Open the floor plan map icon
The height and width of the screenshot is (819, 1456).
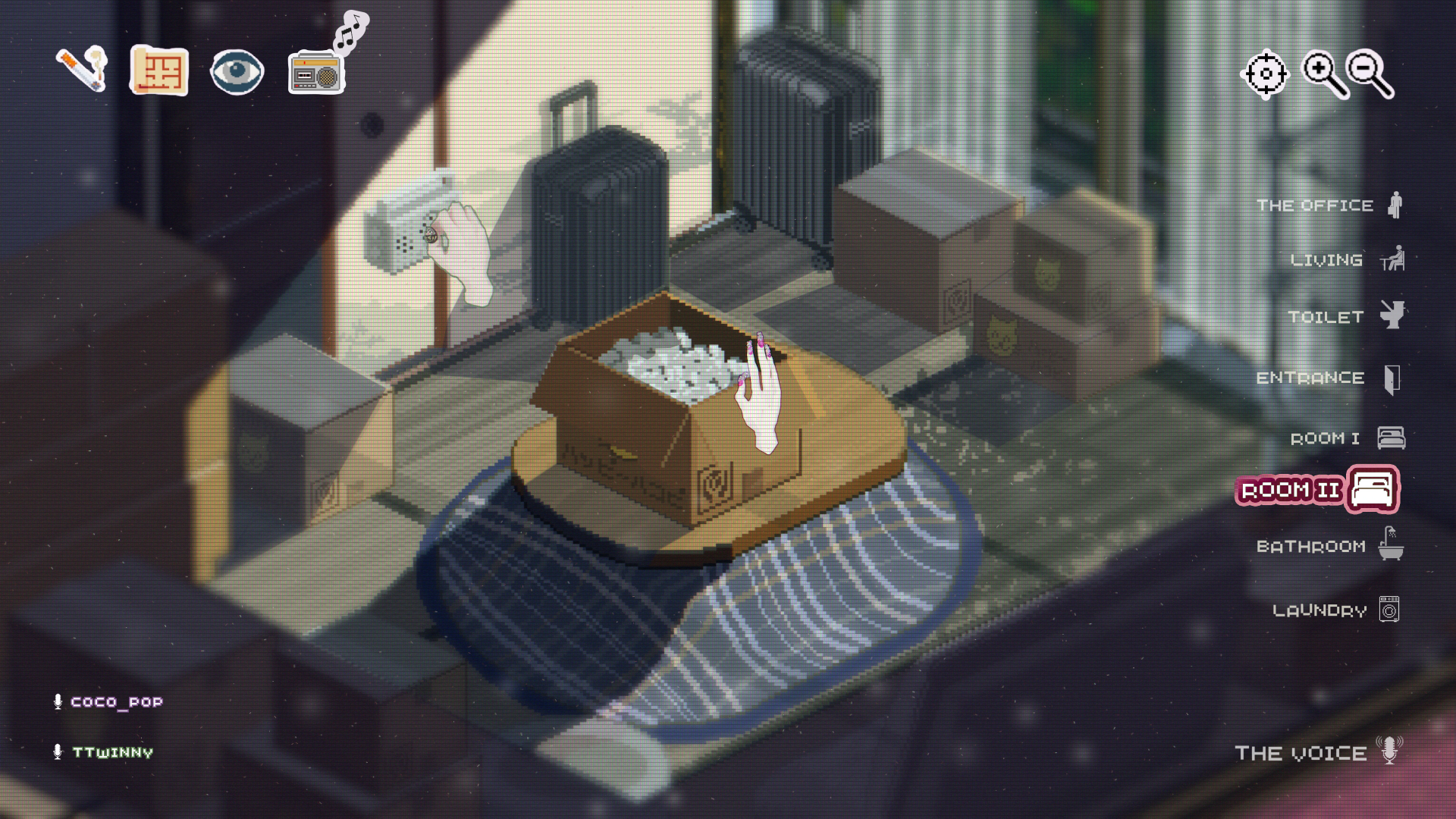coord(160,72)
